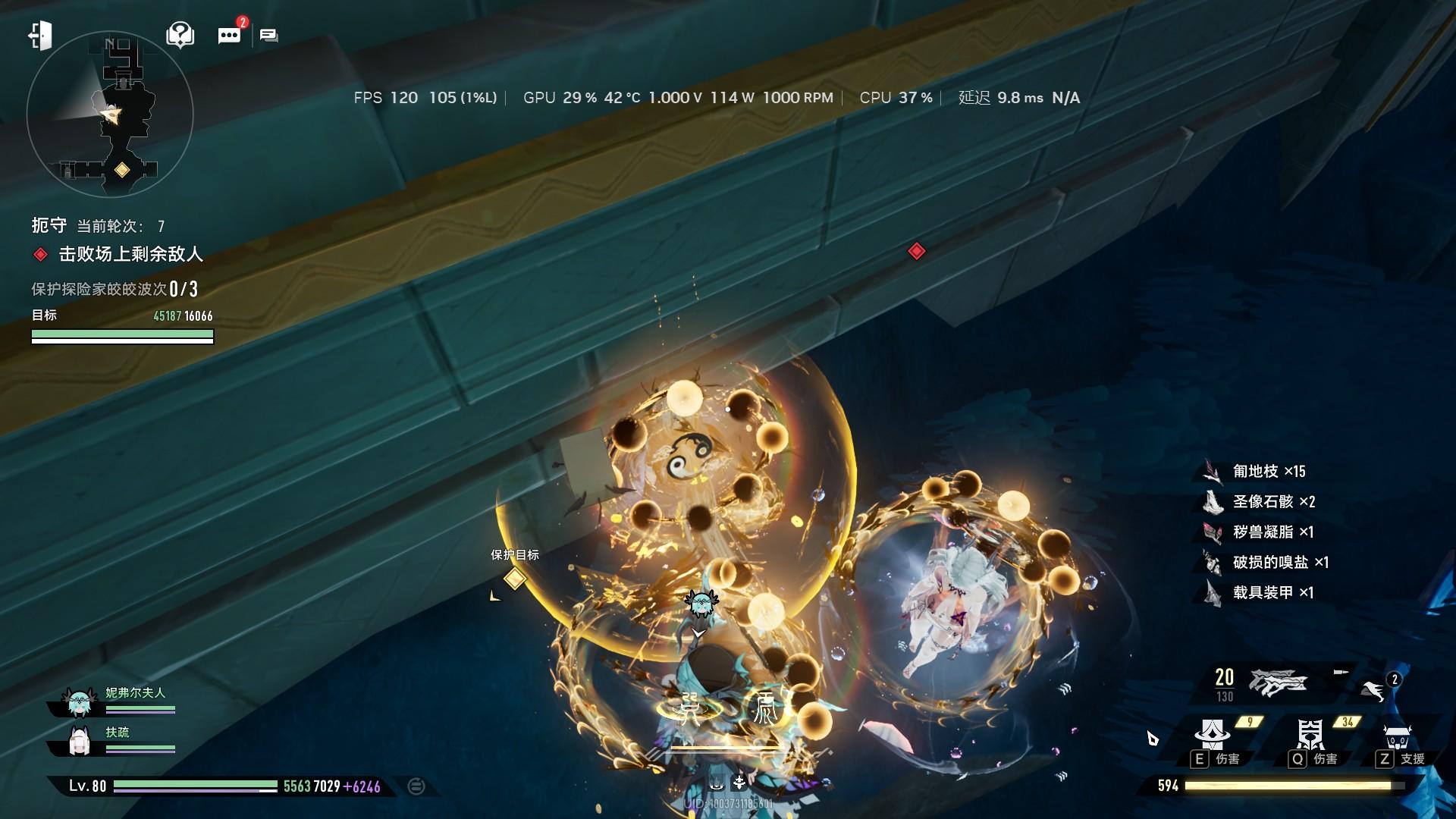Open the help question-mark bubble icon

pyautogui.click(x=180, y=35)
